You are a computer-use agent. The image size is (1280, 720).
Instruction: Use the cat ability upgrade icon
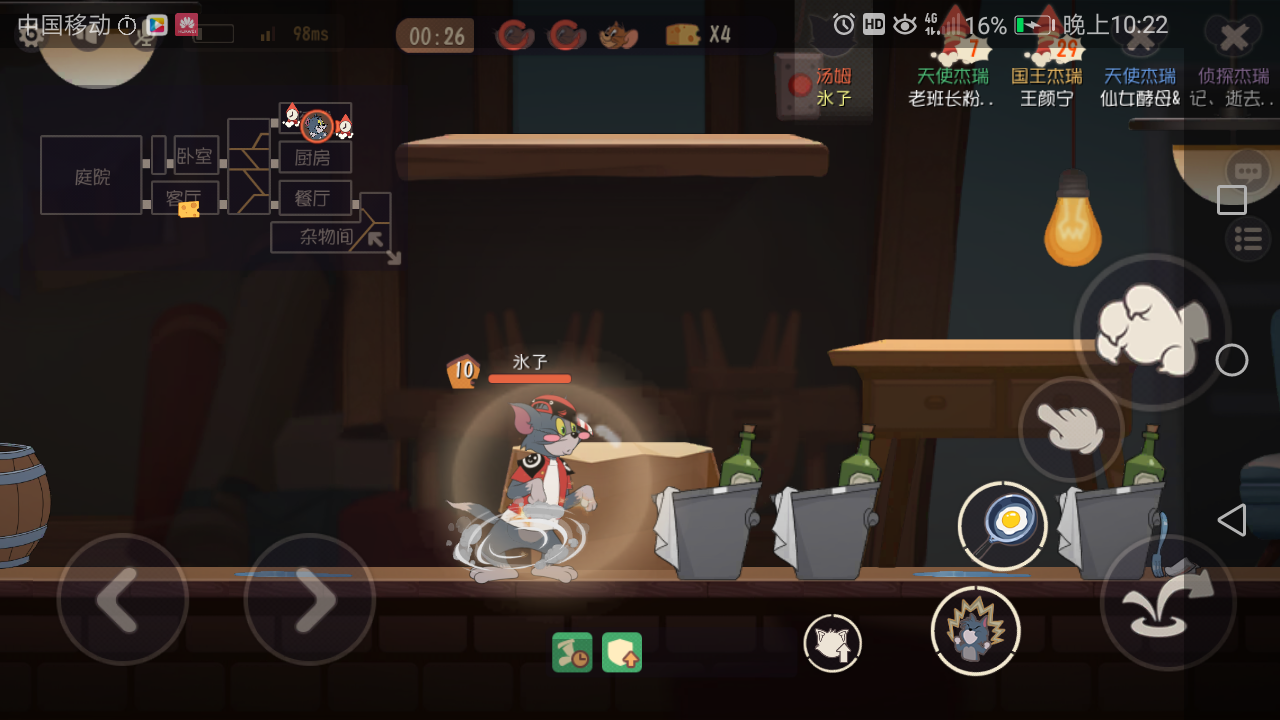pos(832,644)
